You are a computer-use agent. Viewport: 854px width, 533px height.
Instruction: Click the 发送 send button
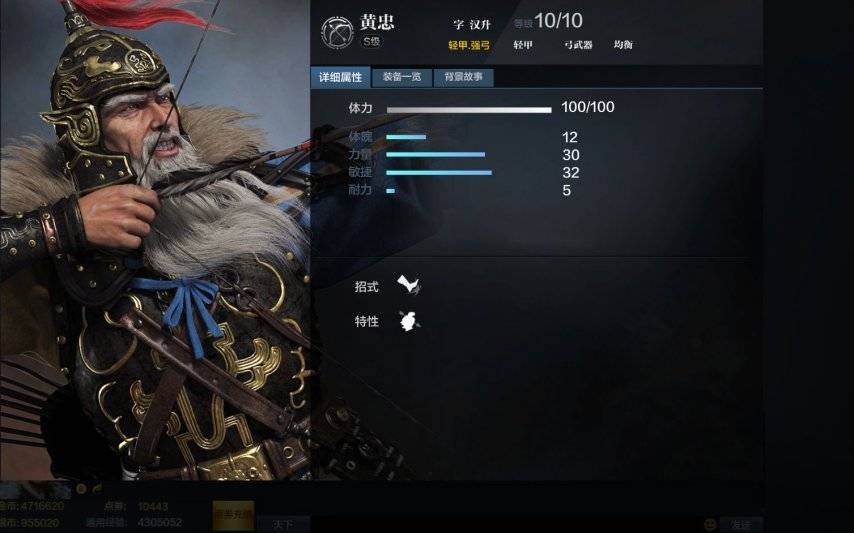pos(741,523)
